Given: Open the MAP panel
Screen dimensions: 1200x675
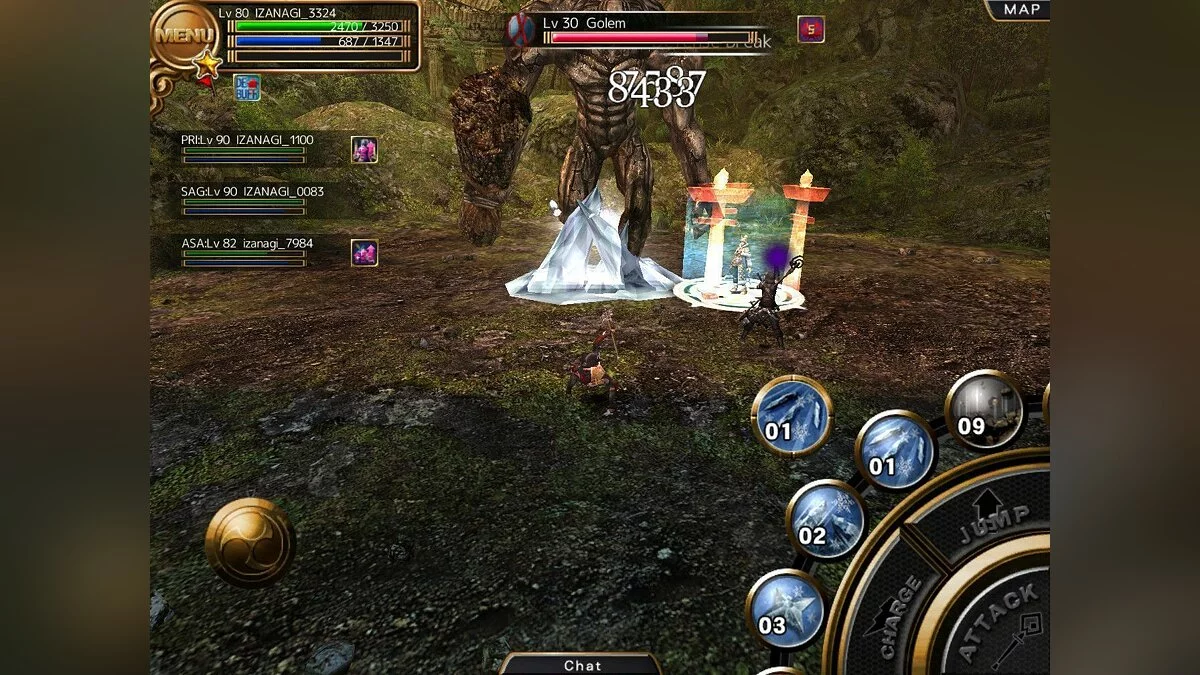Looking at the screenshot, I should [1020, 10].
